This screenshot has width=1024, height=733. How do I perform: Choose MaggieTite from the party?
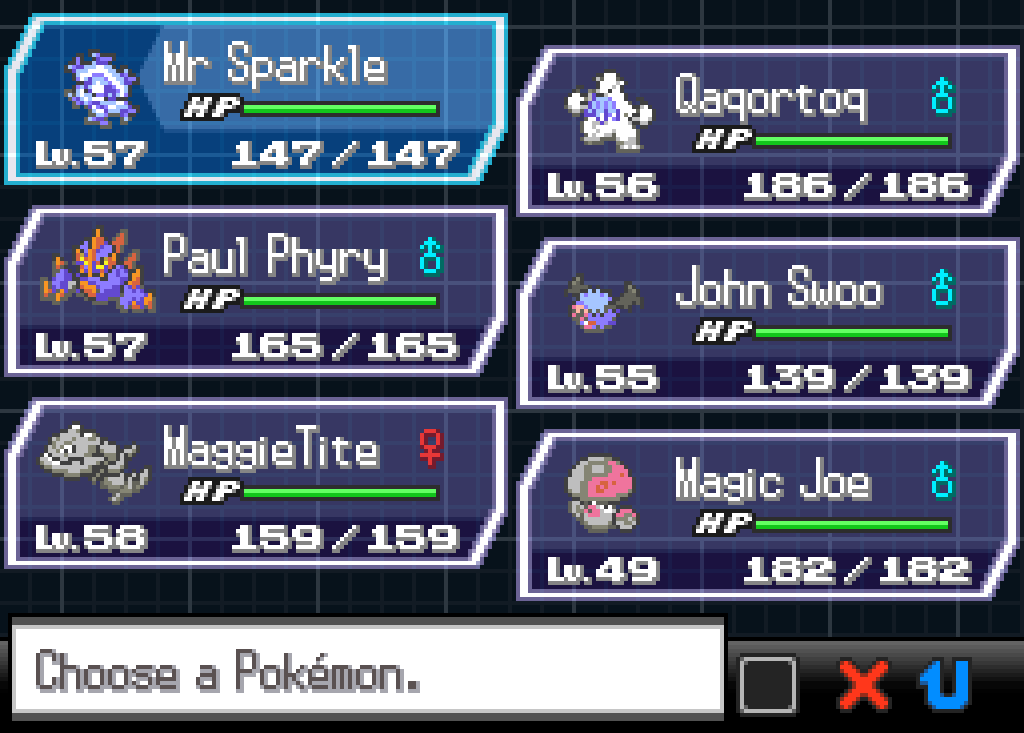pos(255,484)
